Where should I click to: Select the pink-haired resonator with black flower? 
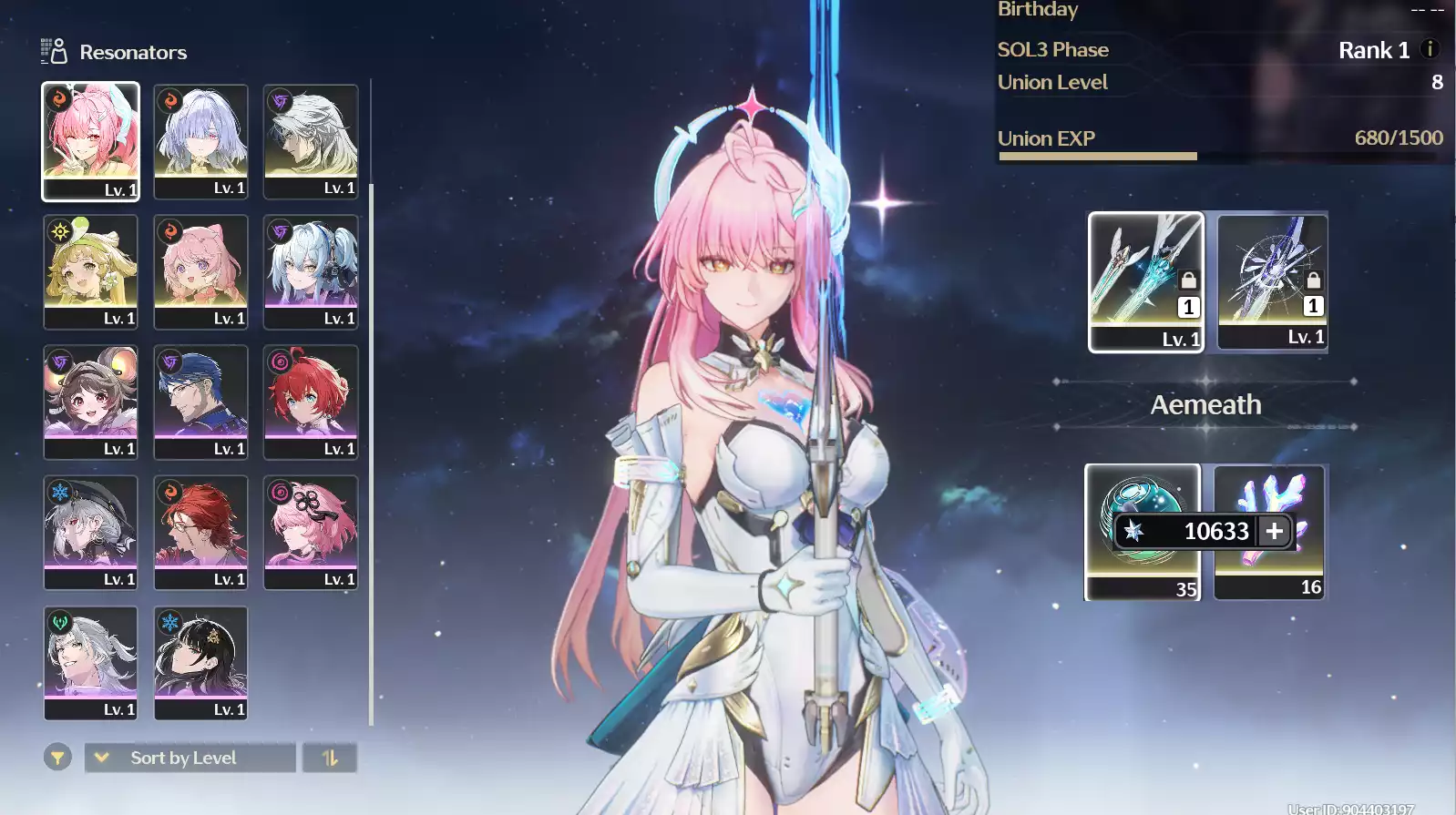click(x=311, y=532)
